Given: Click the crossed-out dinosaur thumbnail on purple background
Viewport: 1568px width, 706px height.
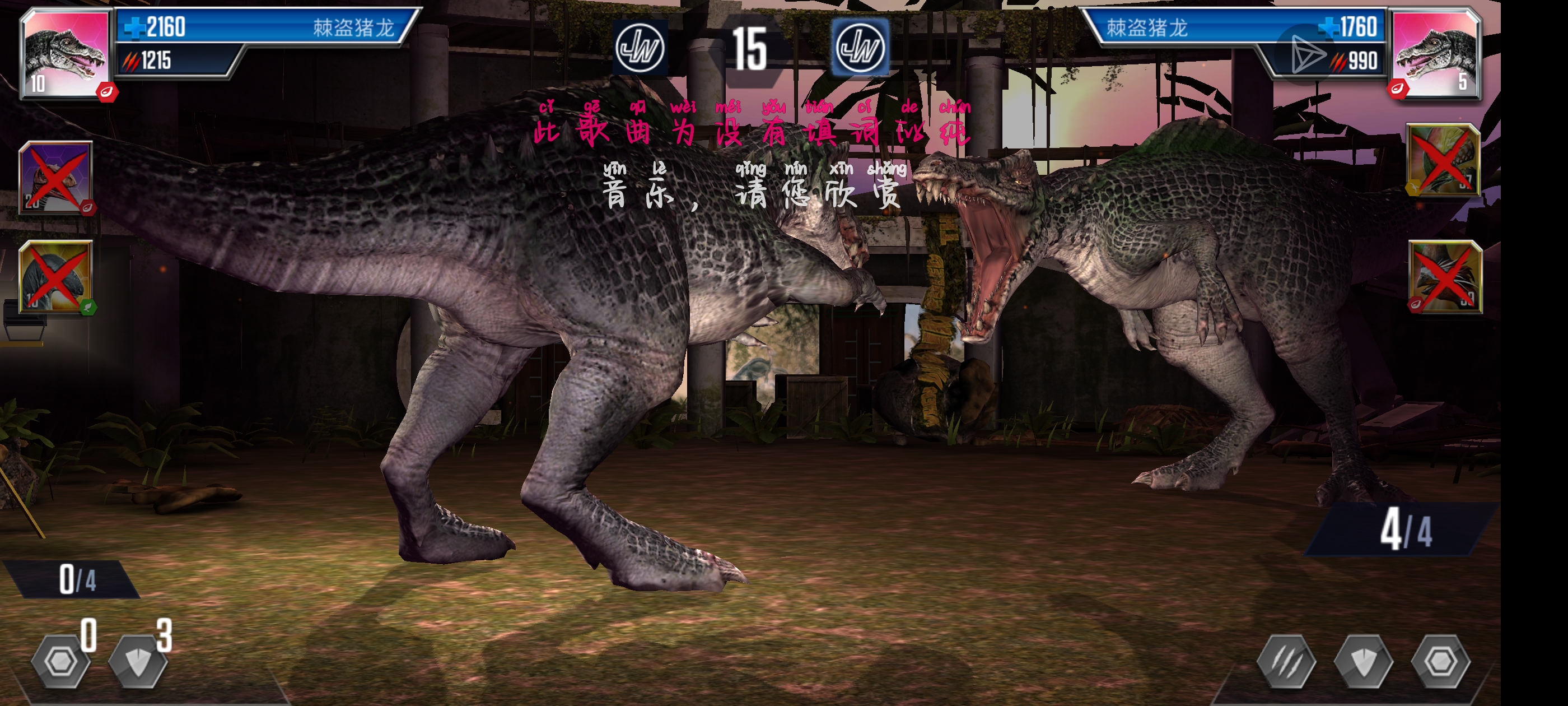Looking at the screenshot, I should [x=56, y=177].
